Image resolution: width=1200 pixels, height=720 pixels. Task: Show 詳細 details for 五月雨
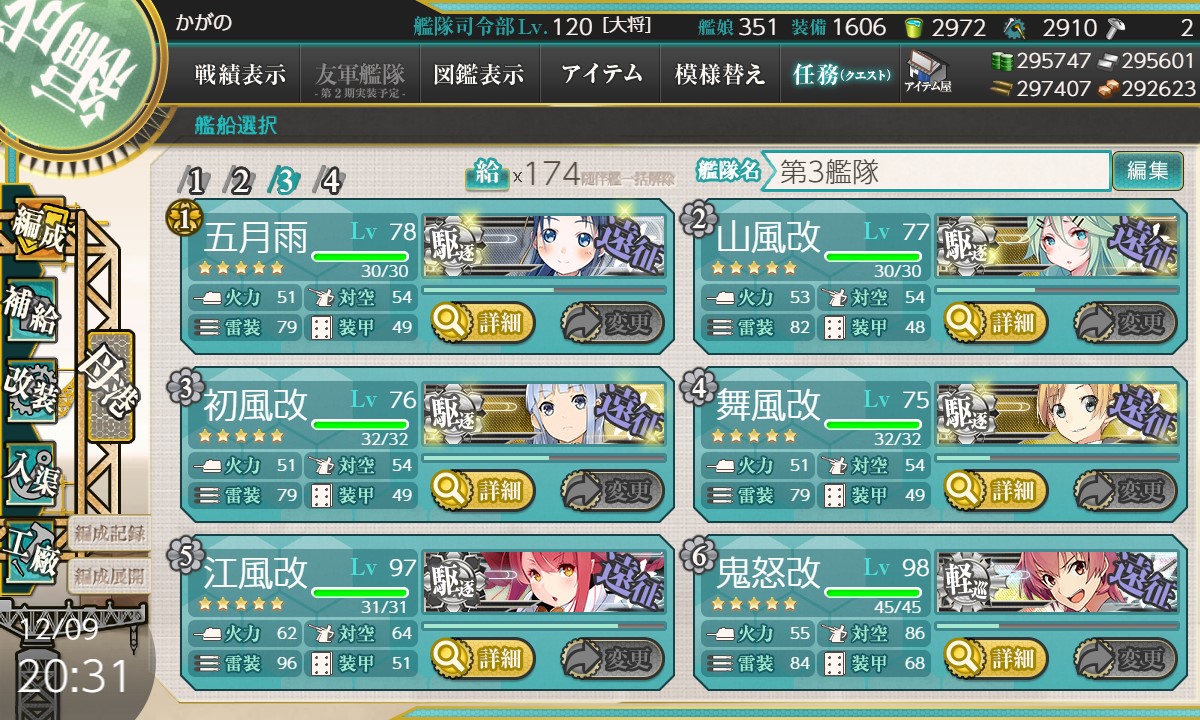pyautogui.click(x=483, y=322)
